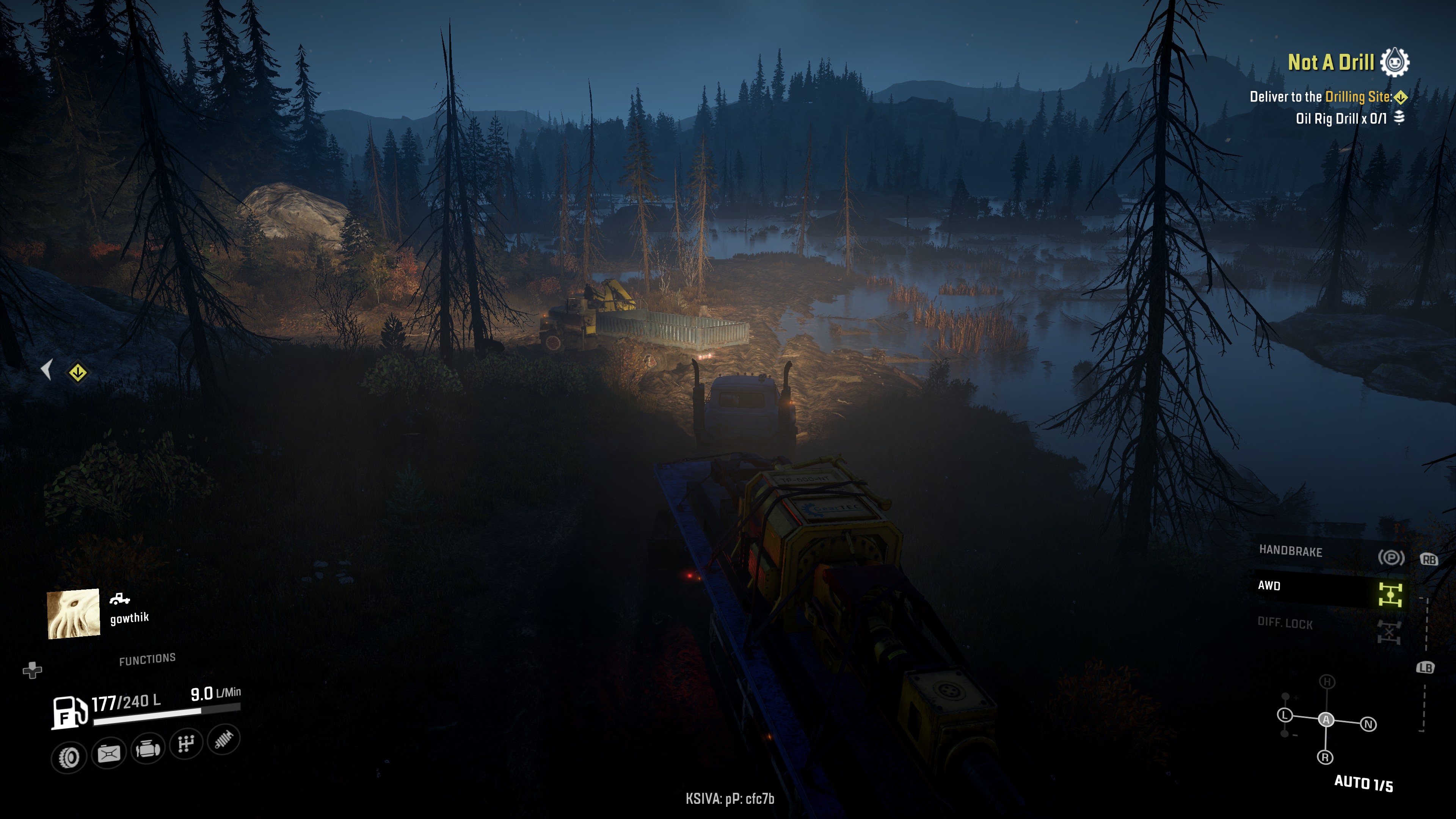This screenshot has width=1456, height=819.
Task: Check the gearbox damage icon
Action: (186, 744)
